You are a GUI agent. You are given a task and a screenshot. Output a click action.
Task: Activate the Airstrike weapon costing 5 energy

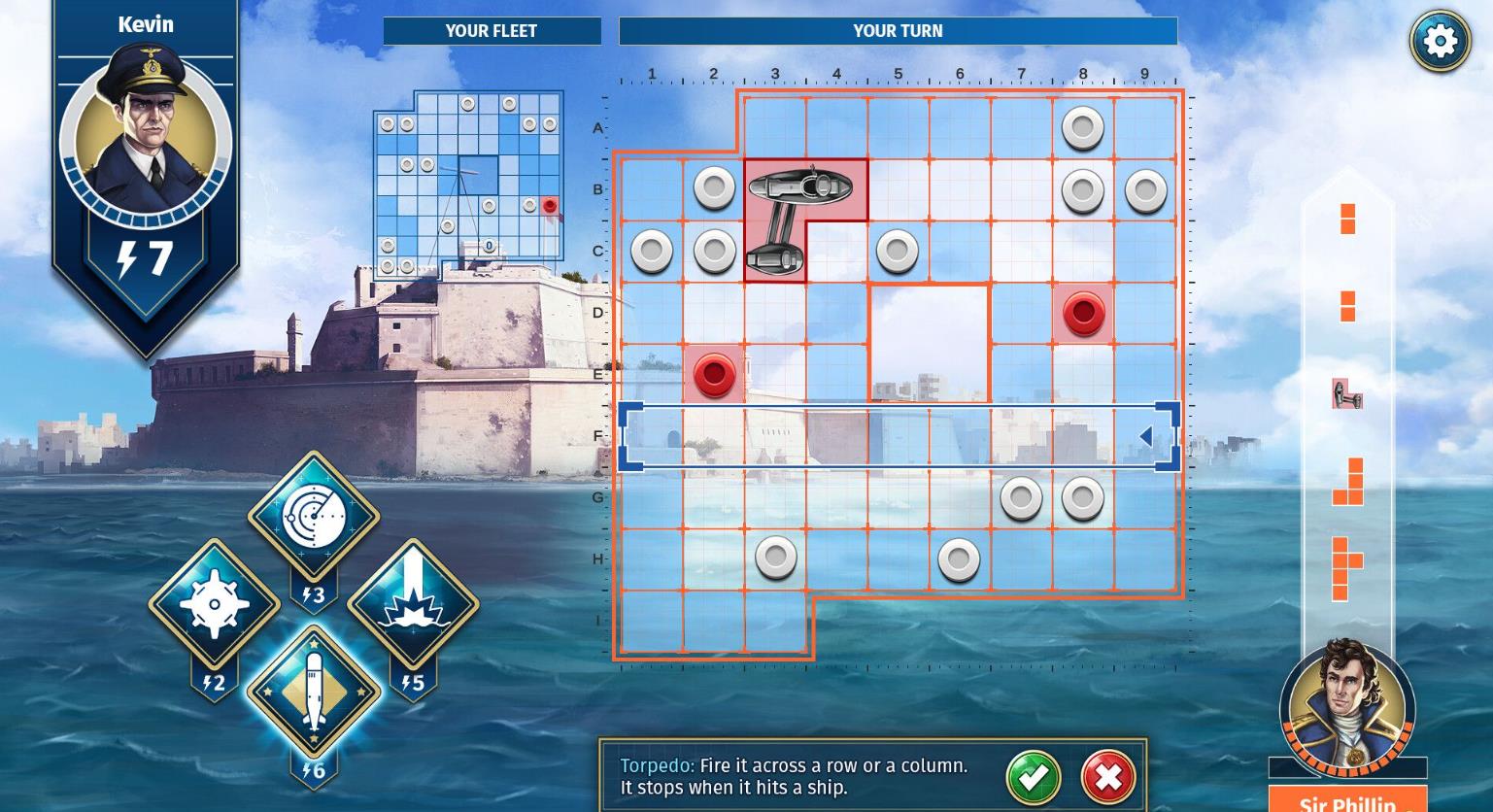412,602
